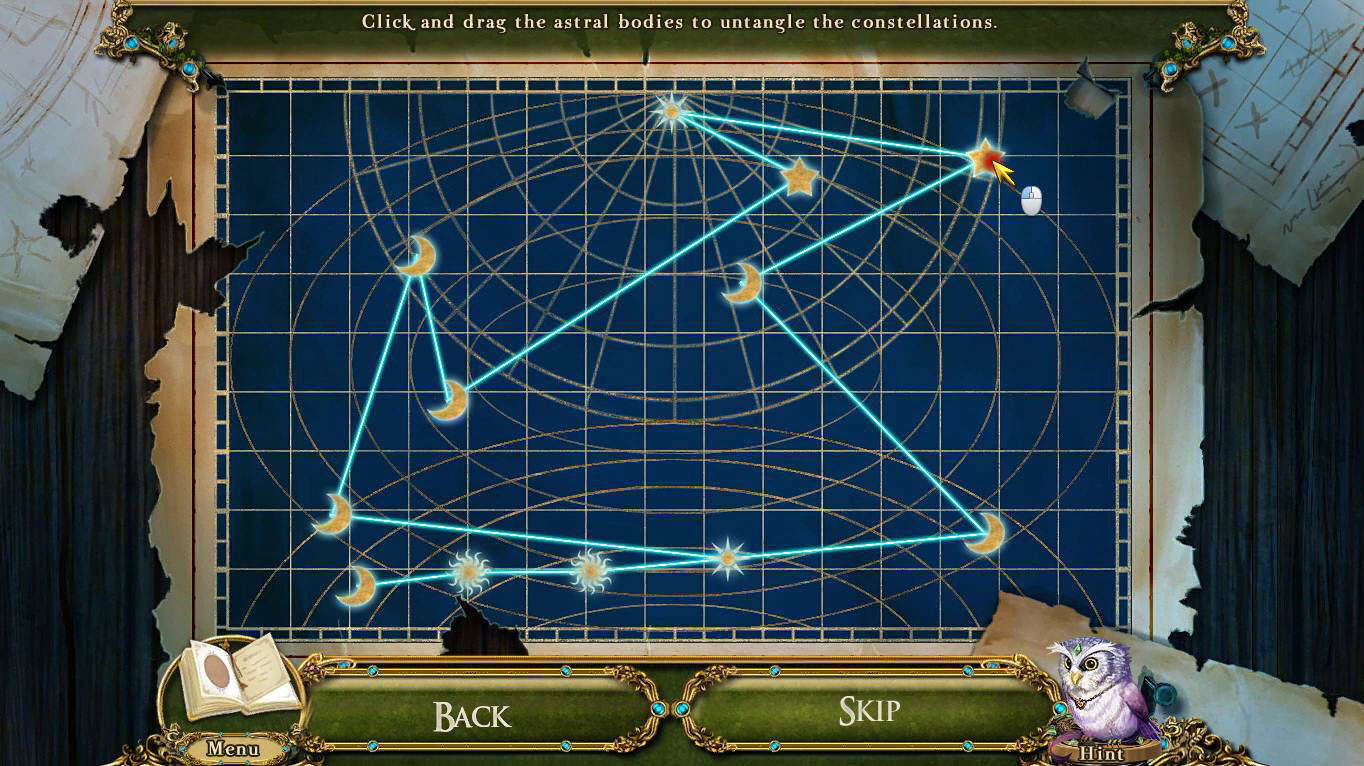Click the mouse pointer indicator near the red star
This screenshot has width=1364, height=766.
click(x=1031, y=201)
